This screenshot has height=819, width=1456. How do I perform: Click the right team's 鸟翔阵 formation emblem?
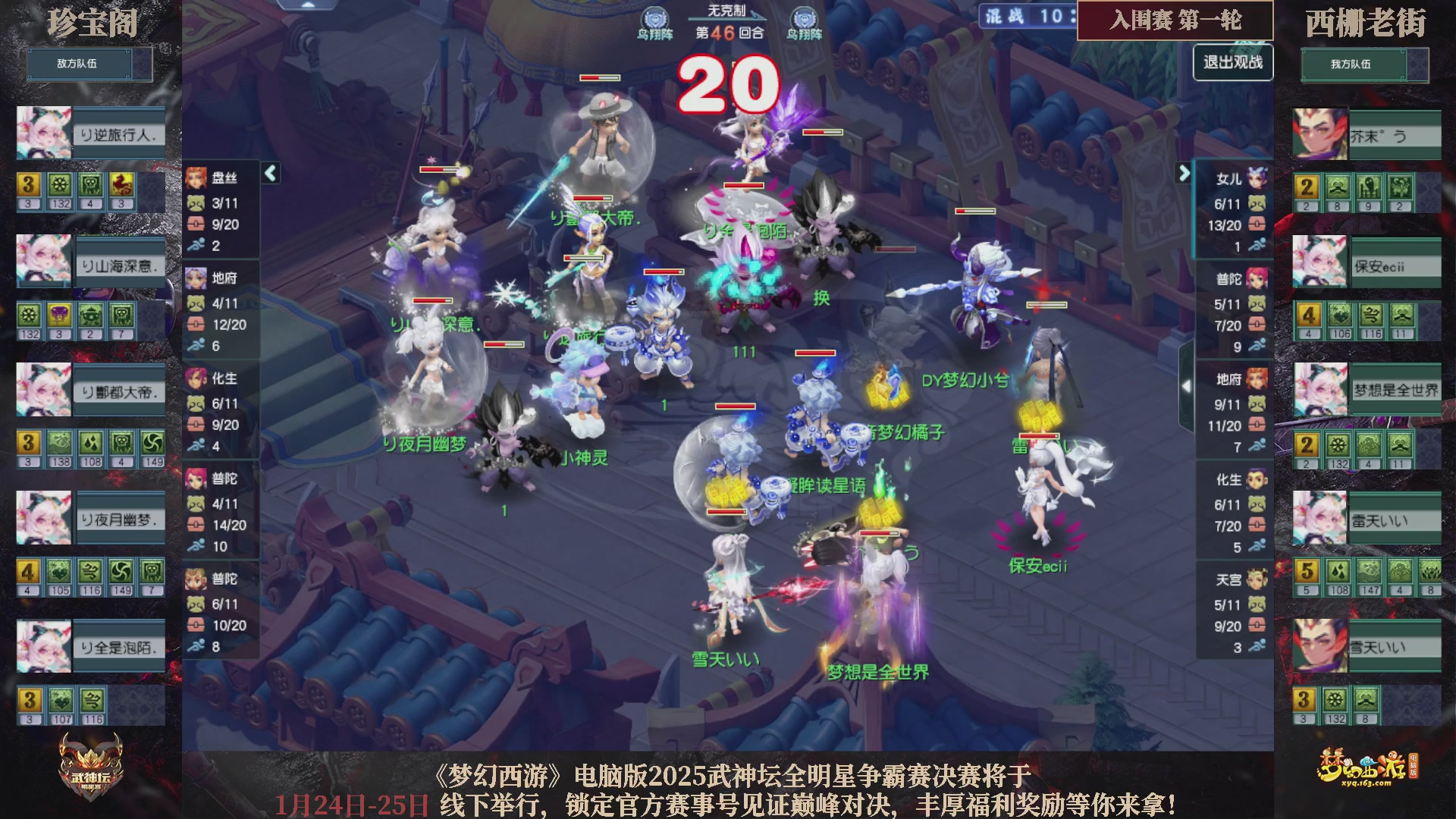(806, 16)
